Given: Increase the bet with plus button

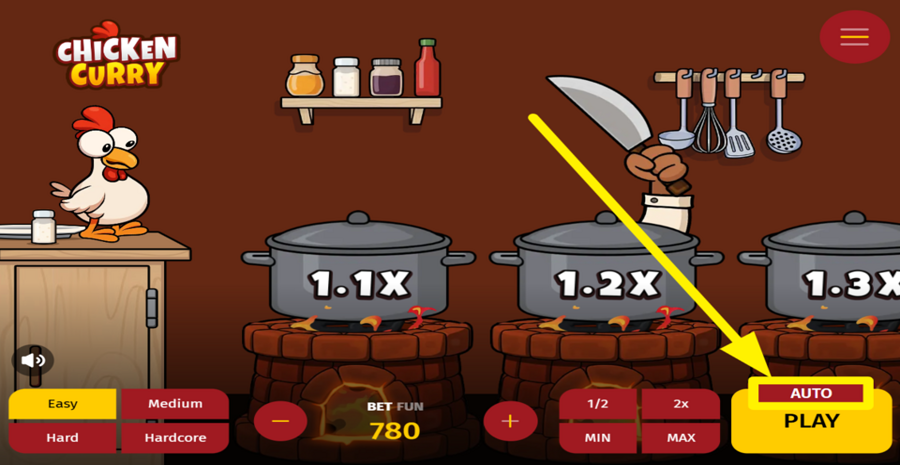Looking at the screenshot, I should [x=510, y=421].
